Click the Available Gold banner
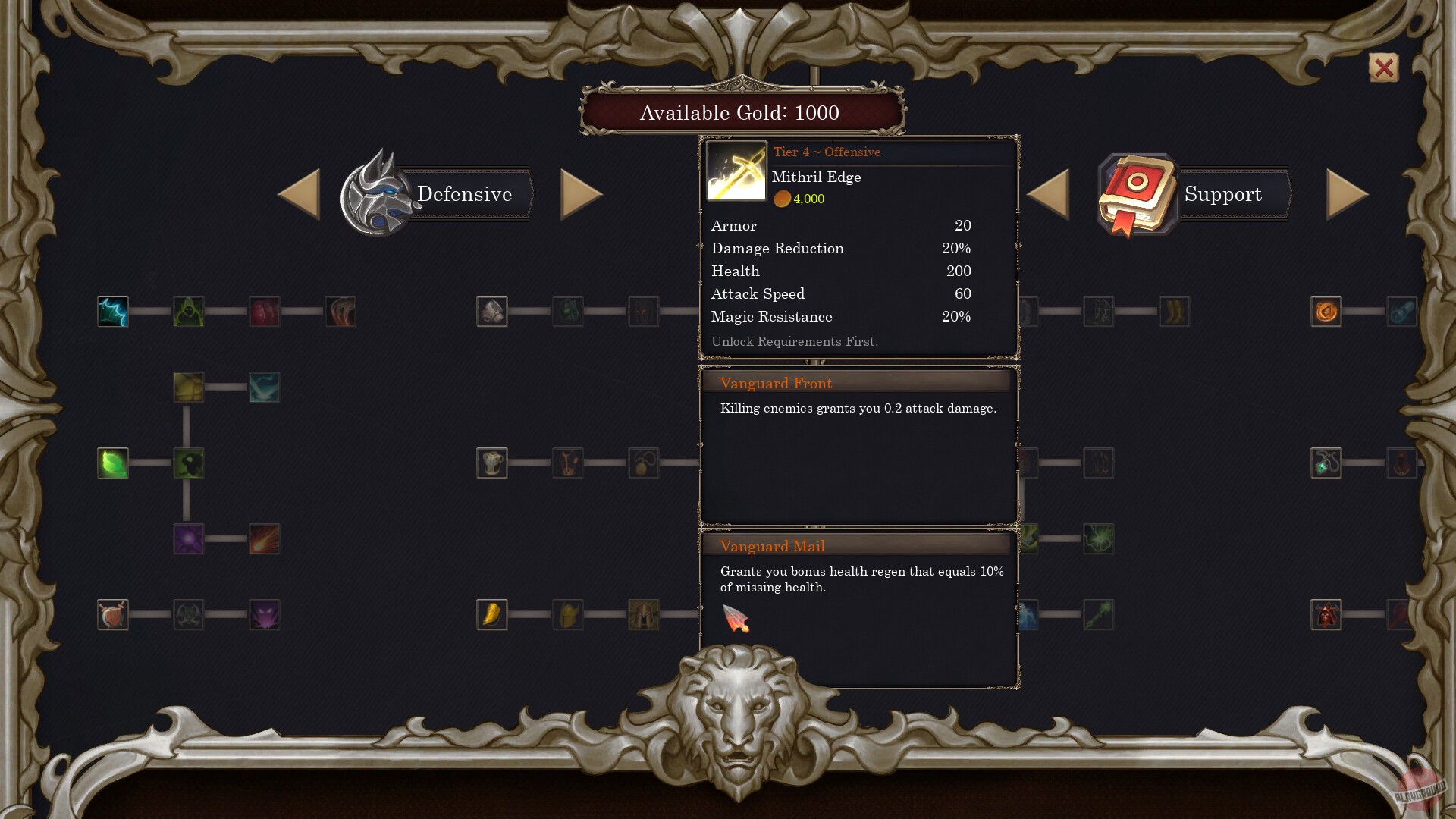This screenshot has height=819, width=1456. pyautogui.click(x=739, y=113)
